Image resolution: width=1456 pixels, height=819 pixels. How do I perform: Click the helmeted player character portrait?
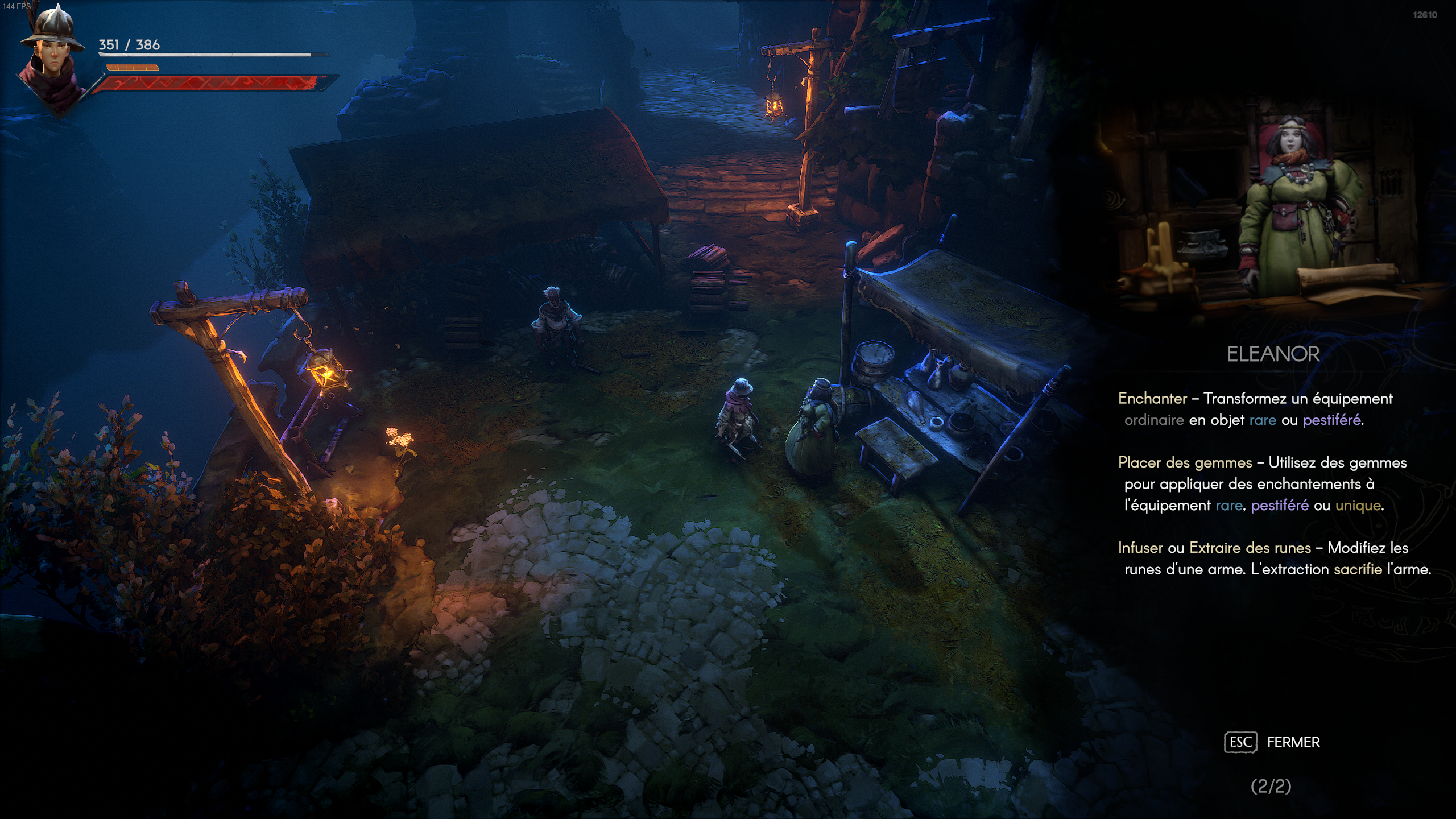coord(52,57)
